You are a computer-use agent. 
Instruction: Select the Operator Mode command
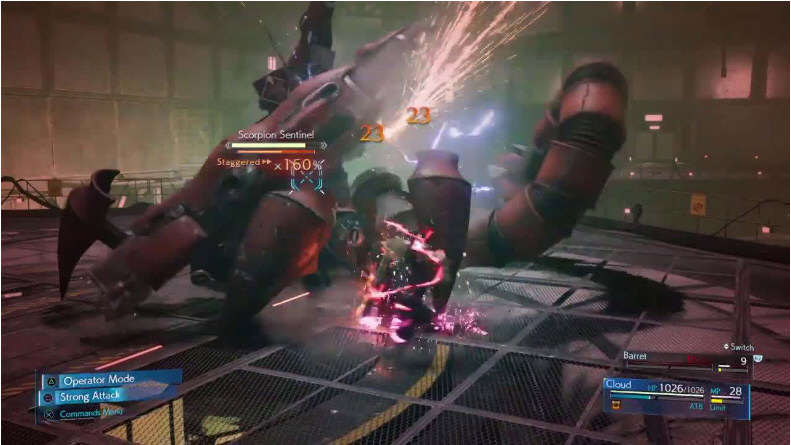(x=98, y=380)
